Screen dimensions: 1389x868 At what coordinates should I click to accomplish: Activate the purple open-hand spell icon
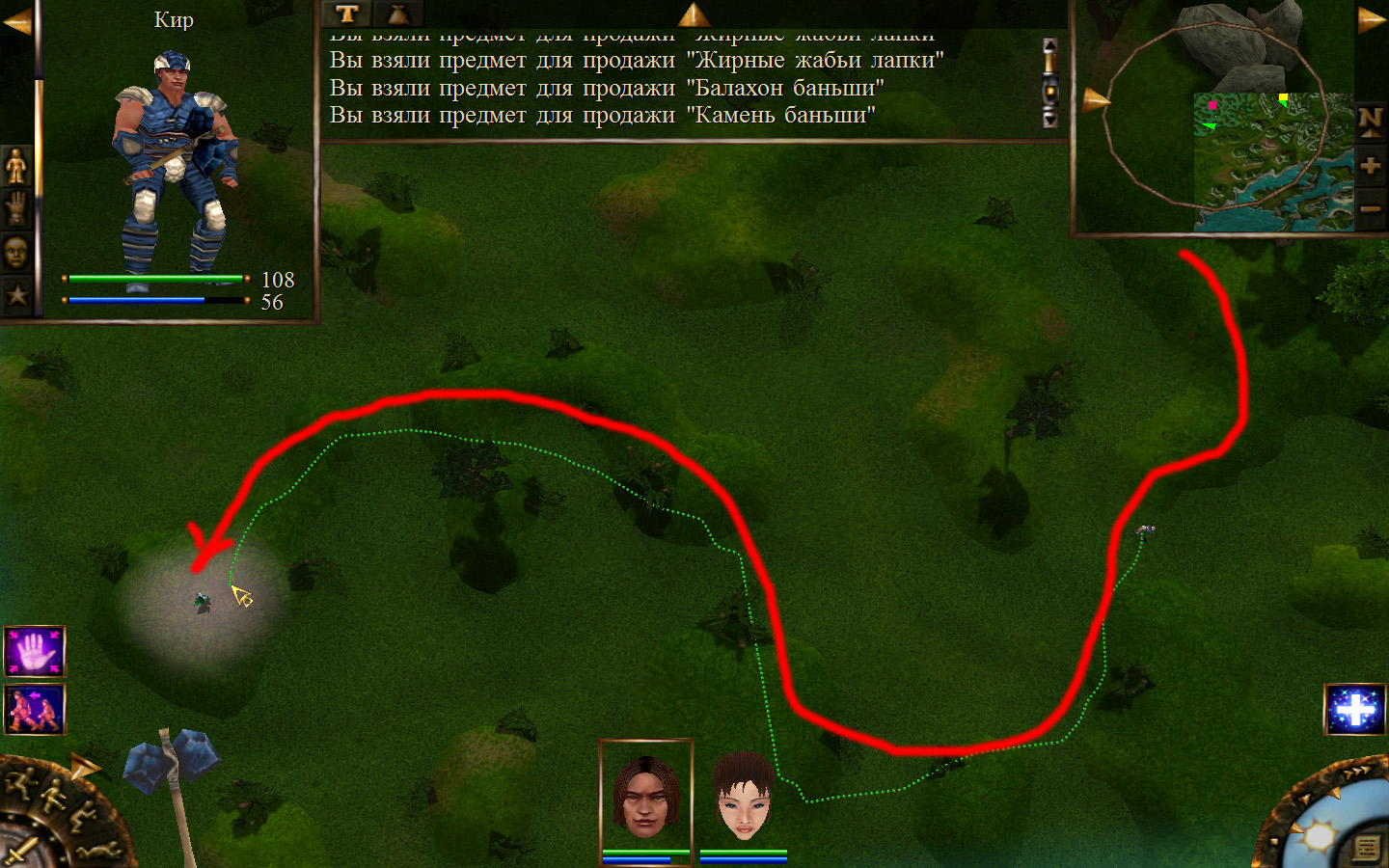pyautogui.click(x=35, y=652)
